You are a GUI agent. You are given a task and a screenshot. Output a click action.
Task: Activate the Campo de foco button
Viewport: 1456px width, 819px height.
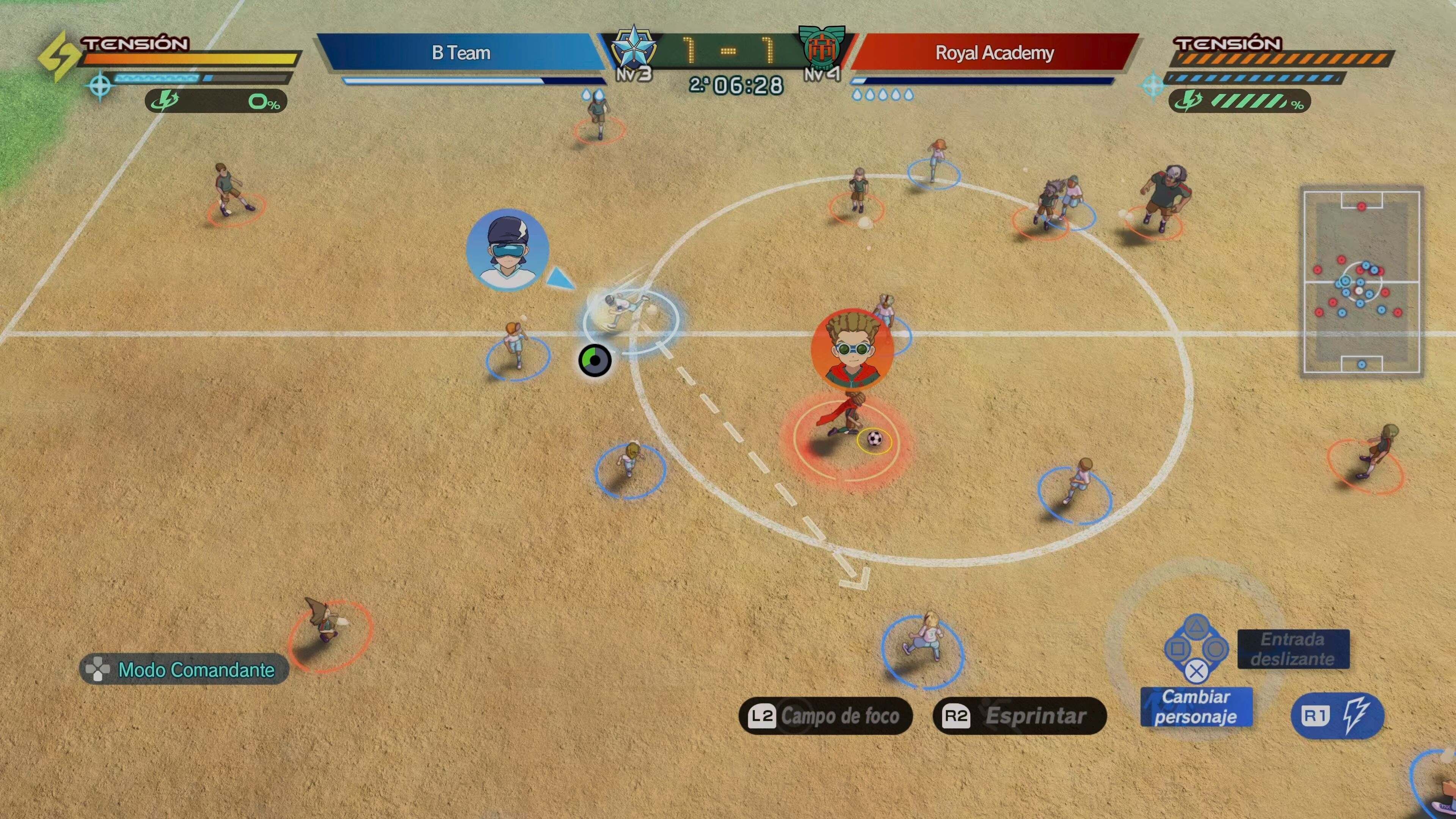(x=825, y=715)
